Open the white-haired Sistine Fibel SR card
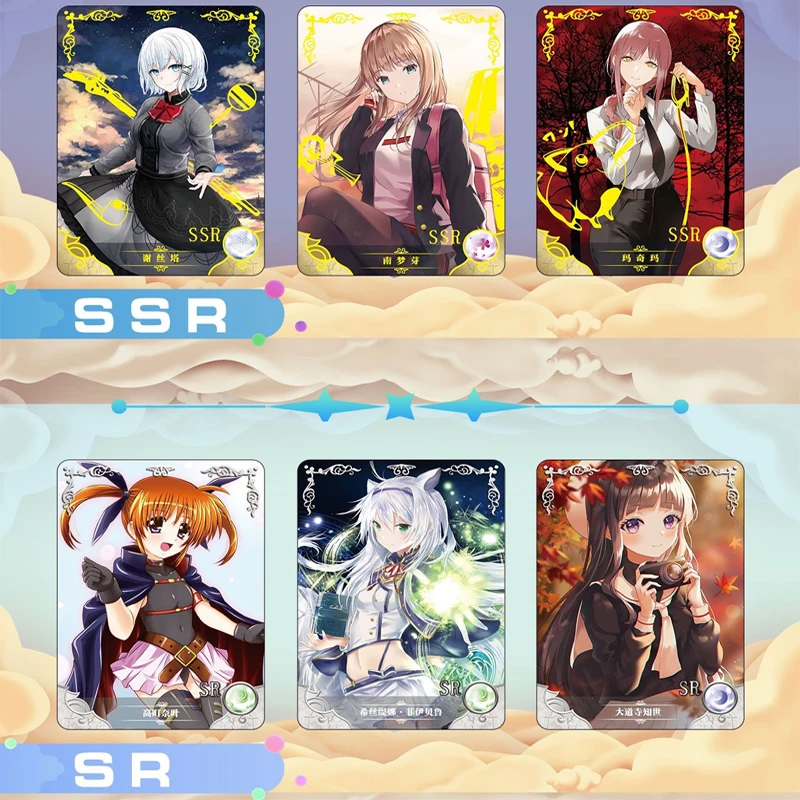Viewport: 800px width, 800px height. click(x=401, y=594)
